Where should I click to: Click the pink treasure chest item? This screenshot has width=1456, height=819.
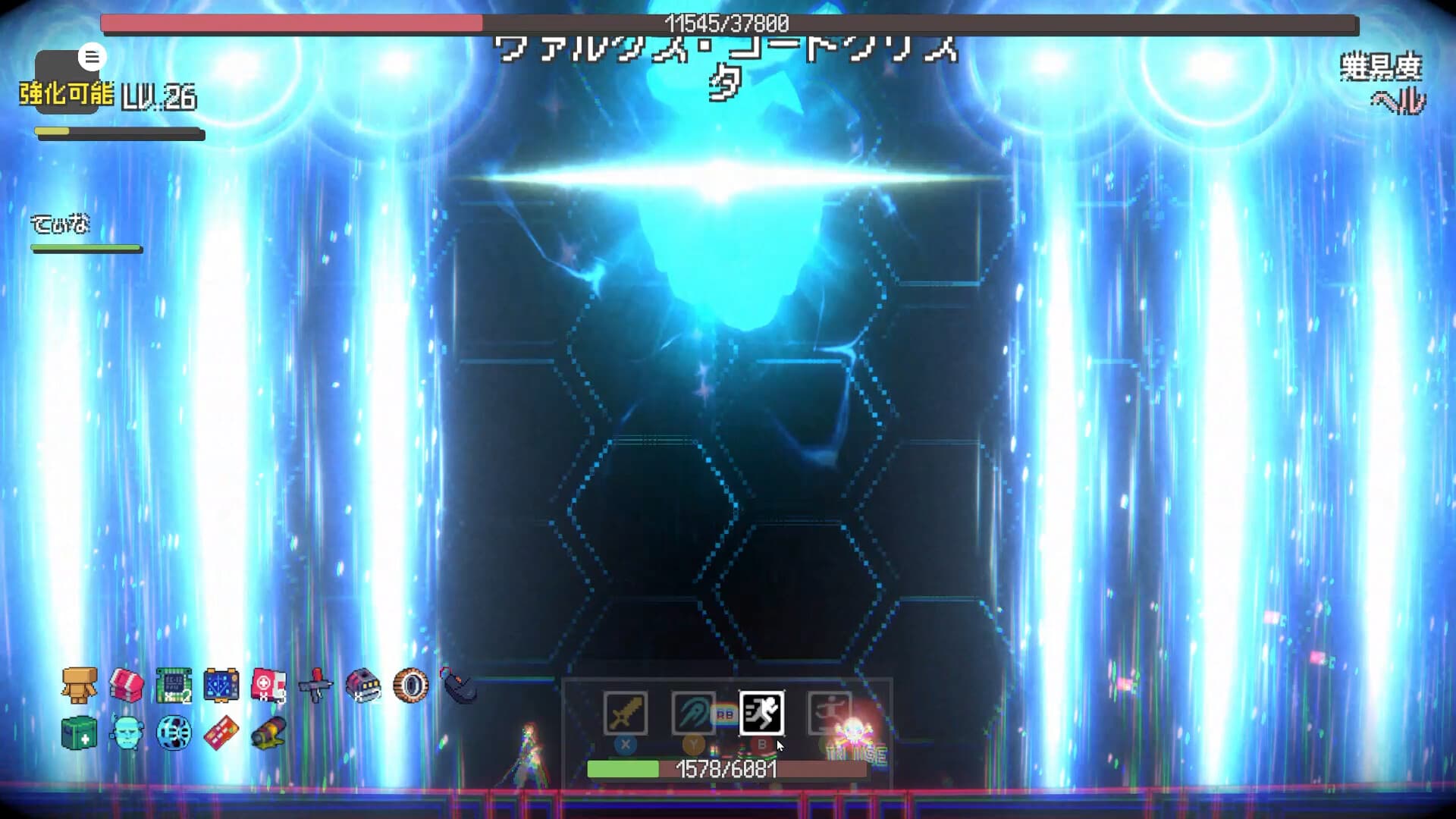125,685
